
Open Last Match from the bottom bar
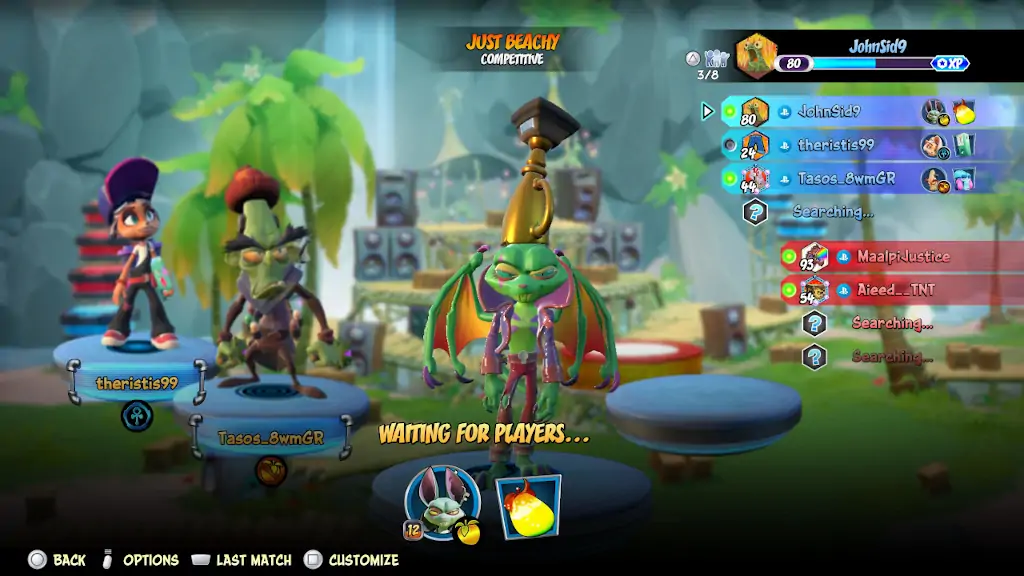pos(253,560)
